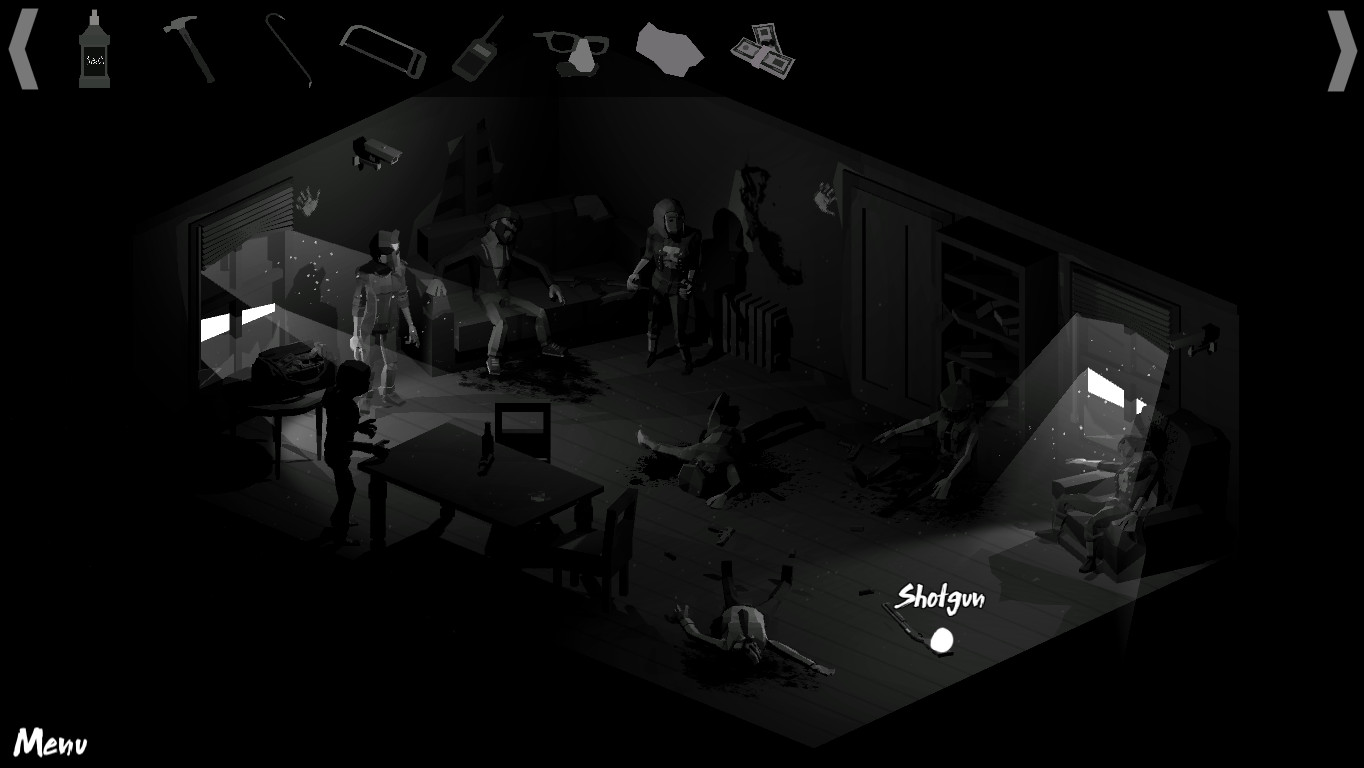Screen dimensions: 1364x768
Task: Click the Shotgun text label
Action: point(941,600)
